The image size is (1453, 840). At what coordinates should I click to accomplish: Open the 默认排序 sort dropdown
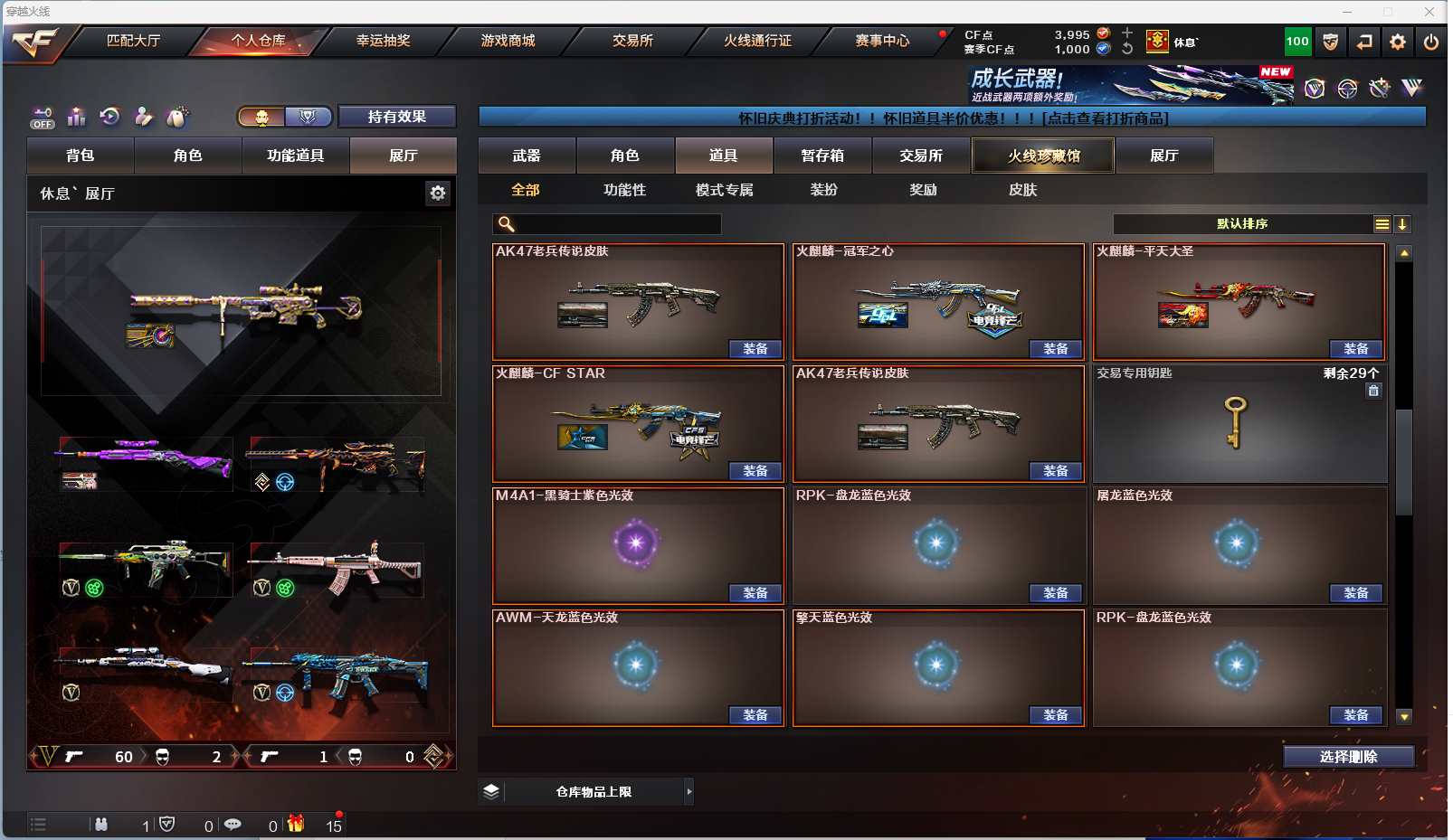[1242, 224]
